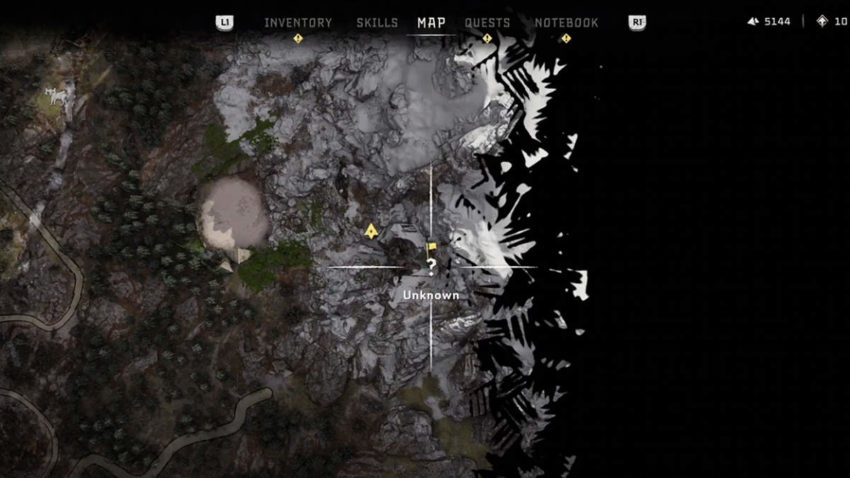The width and height of the screenshot is (850, 478).
Task: Switch to the Skills tab
Action: click(377, 23)
